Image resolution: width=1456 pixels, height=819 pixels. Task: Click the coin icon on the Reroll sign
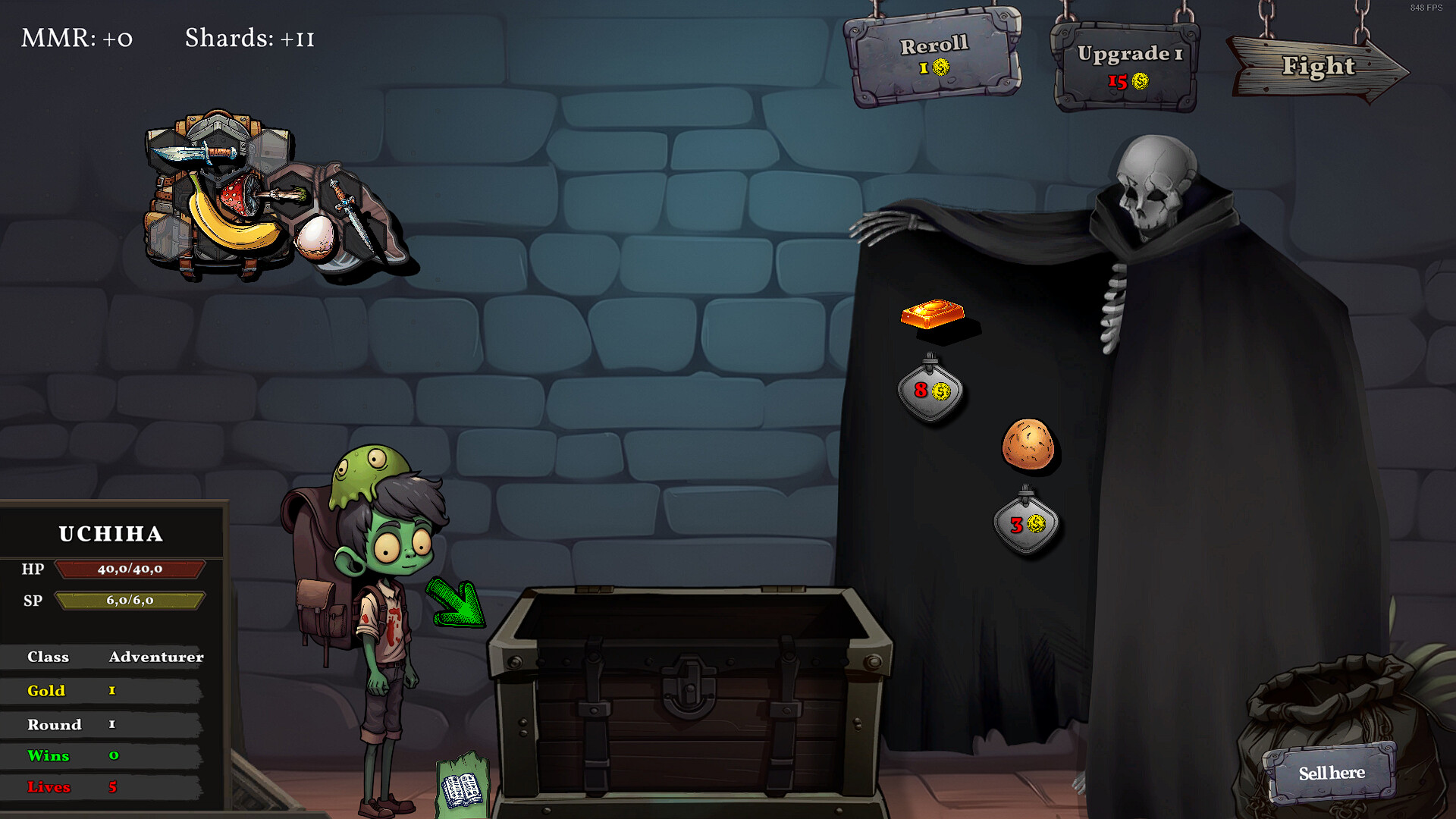click(x=940, y=68)
